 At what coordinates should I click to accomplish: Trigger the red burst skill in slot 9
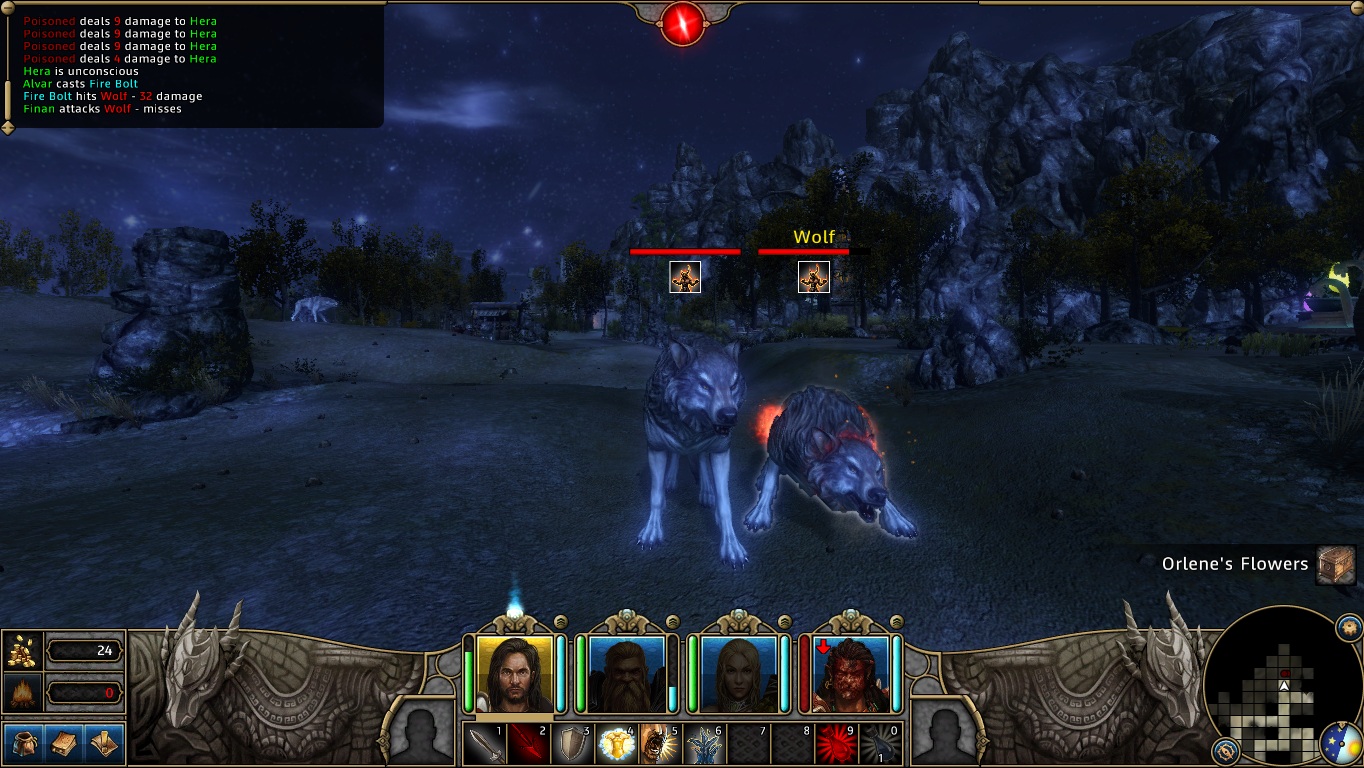pos(835,744)
